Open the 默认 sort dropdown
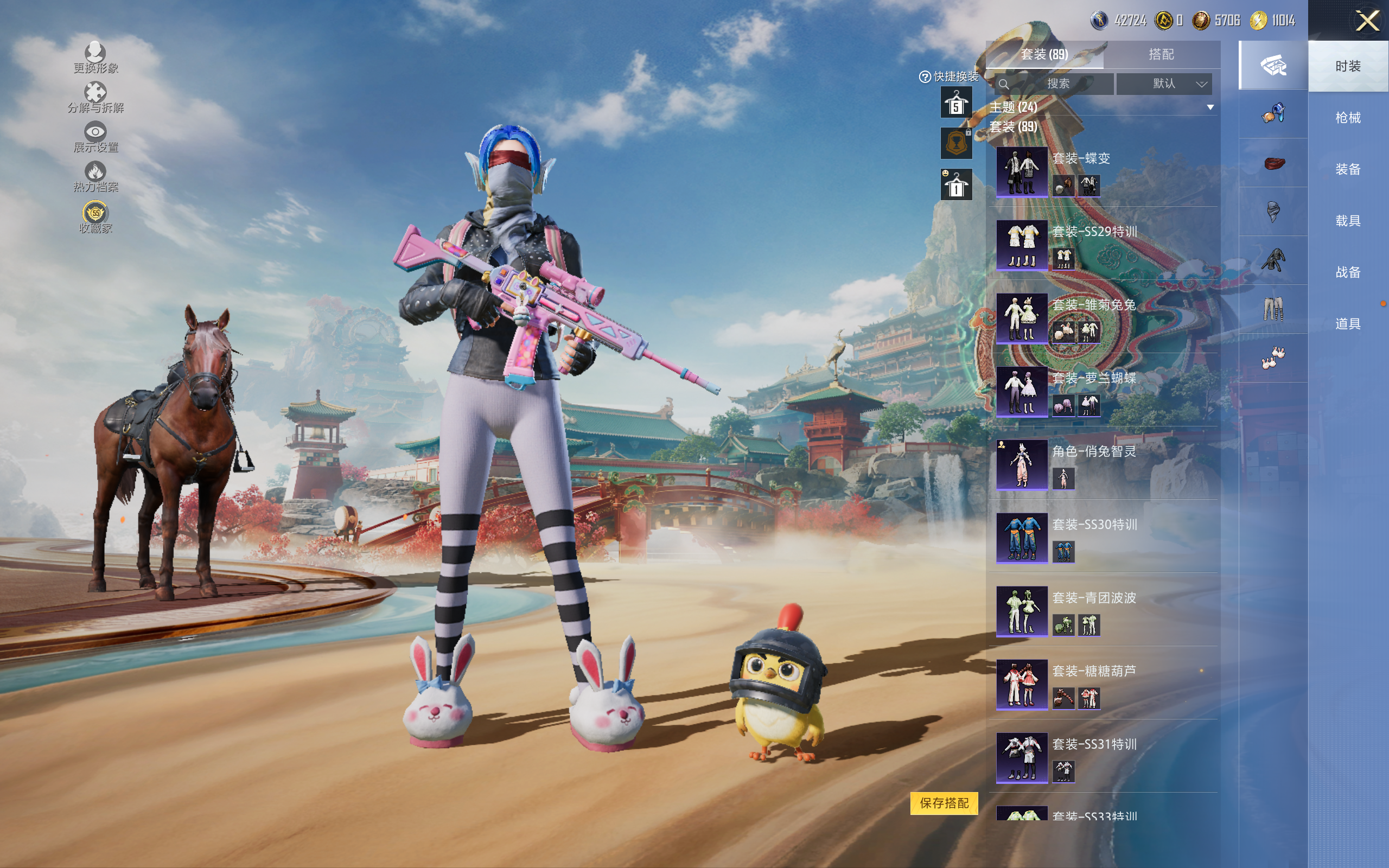This screenshot has height=868, width=1389. (1164, 84)
